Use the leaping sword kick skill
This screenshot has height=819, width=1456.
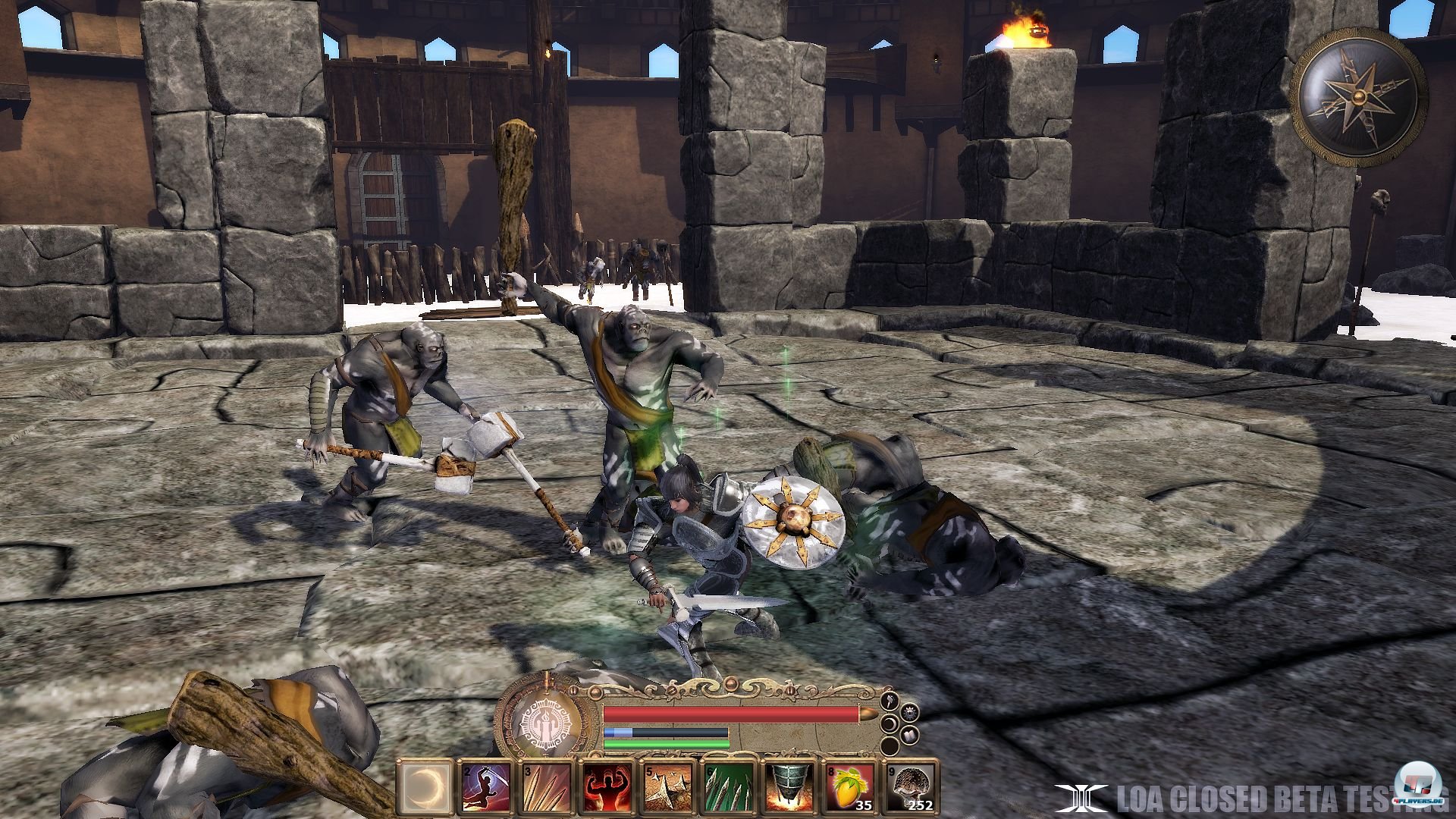[485, 786]
